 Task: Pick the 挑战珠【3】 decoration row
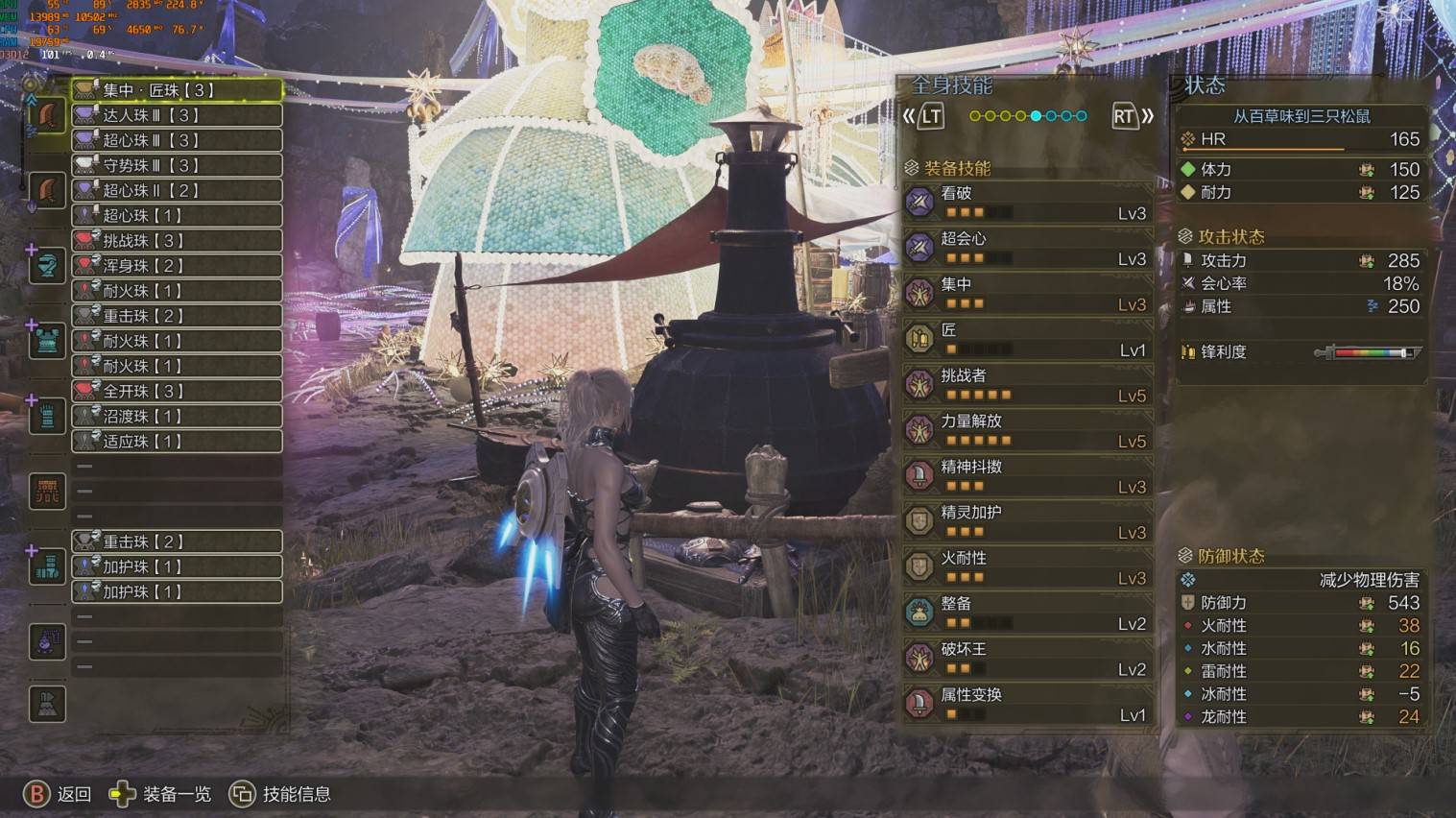[x=177, y=240]
